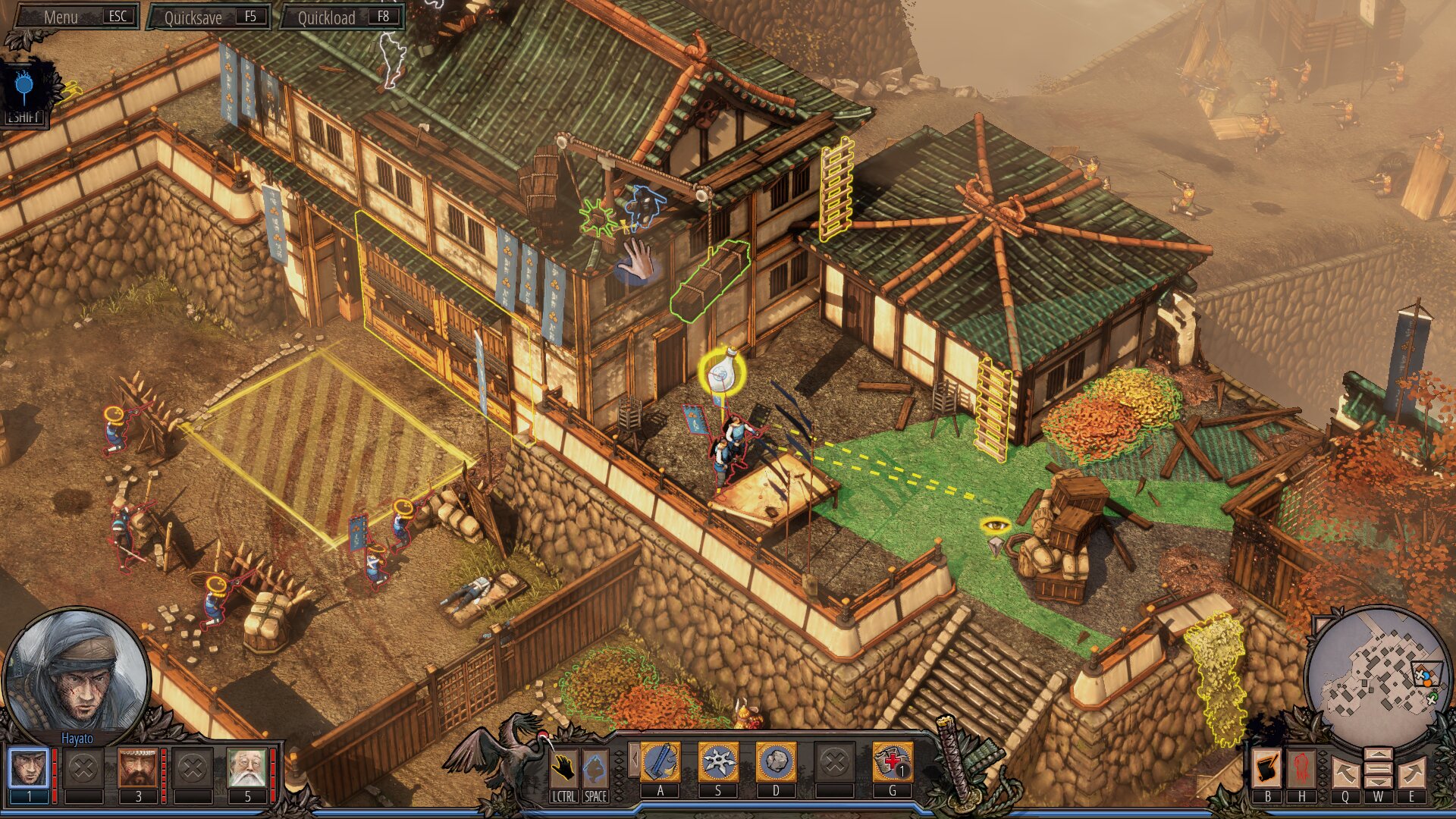Activate the shuriken ability
Viewport: 1456px width, 819px height.
click(x=717, y=762)
